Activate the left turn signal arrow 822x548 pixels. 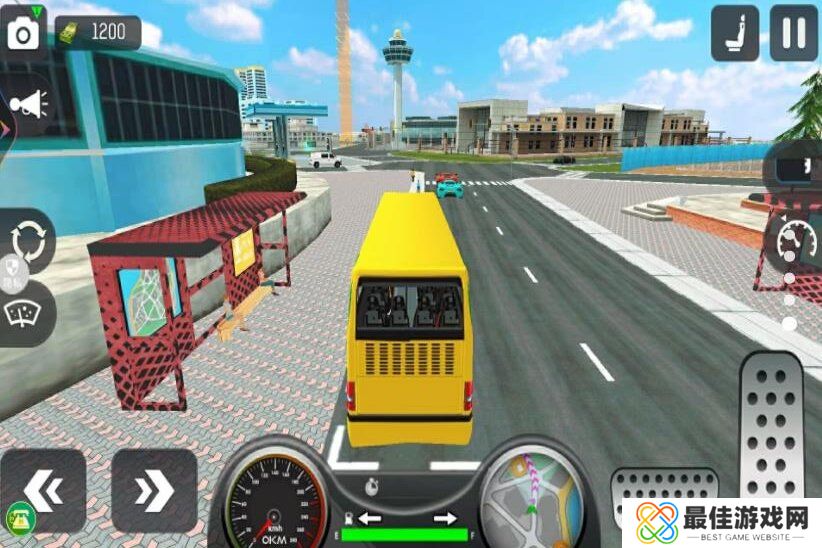pos(371,518)
